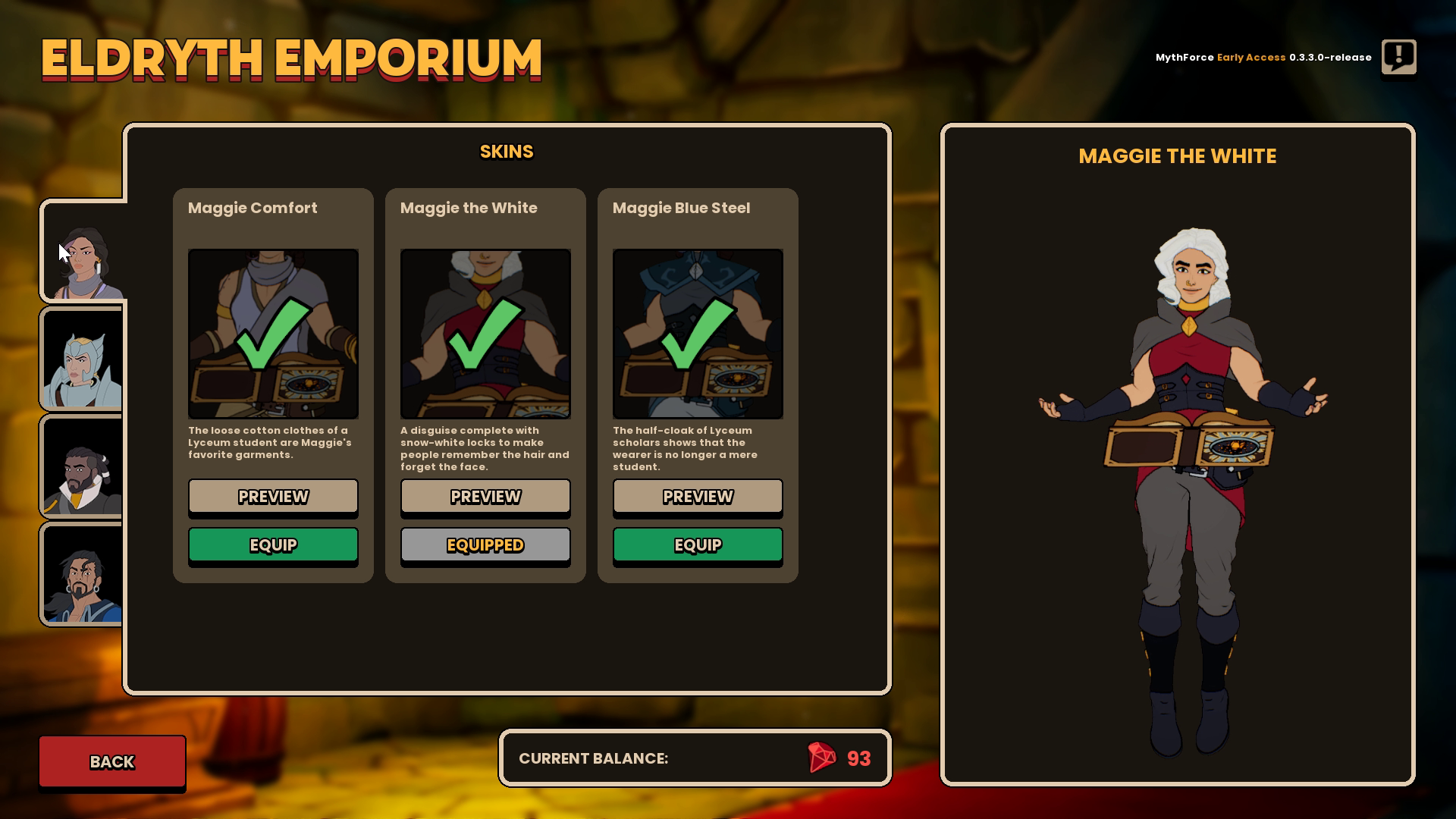
Task: Equip the Maggie Comfort skin
Action: pyautogui.click(x=273, y=544)
